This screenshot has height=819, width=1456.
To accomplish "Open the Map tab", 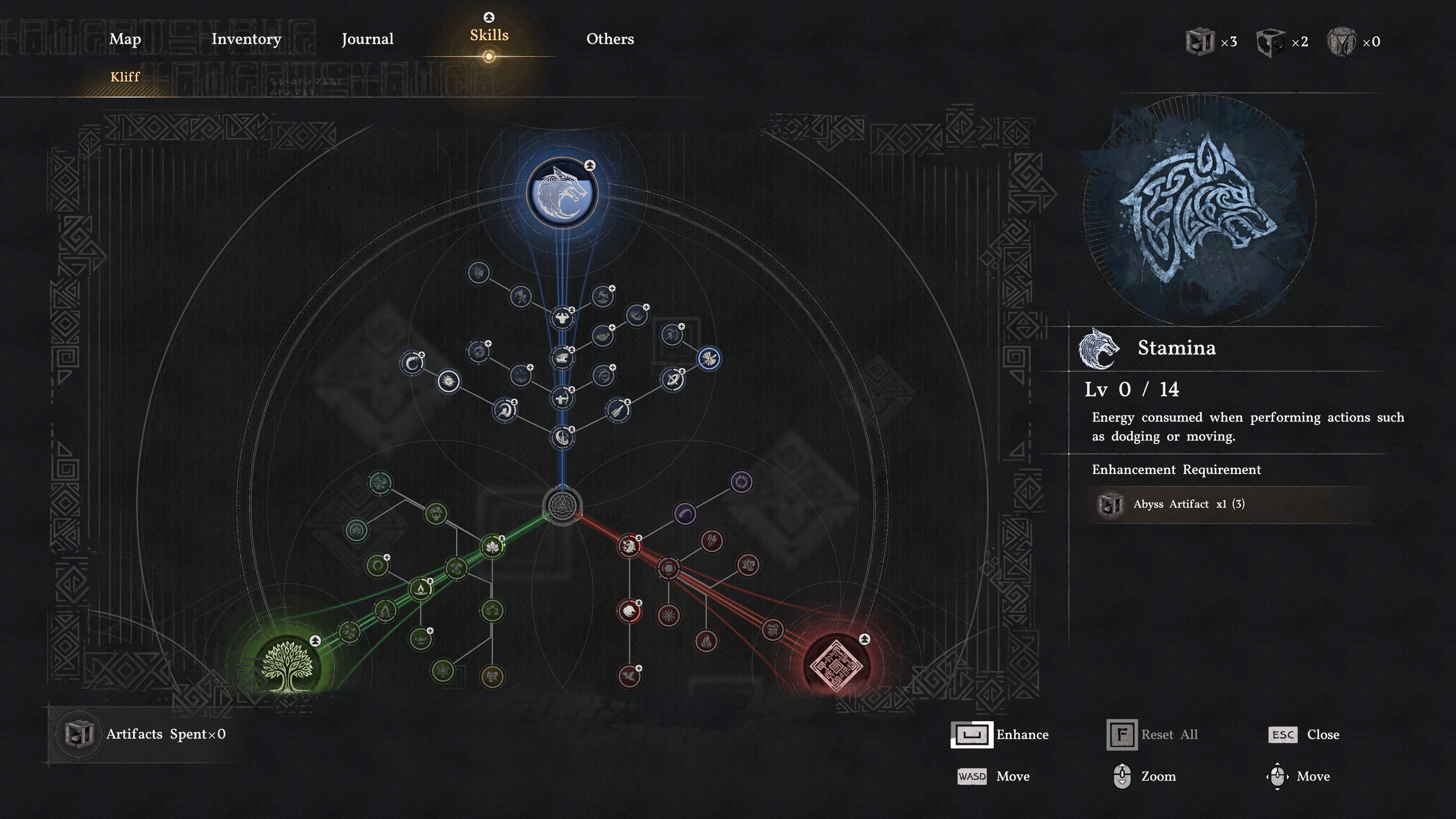I will pos(125,39).
